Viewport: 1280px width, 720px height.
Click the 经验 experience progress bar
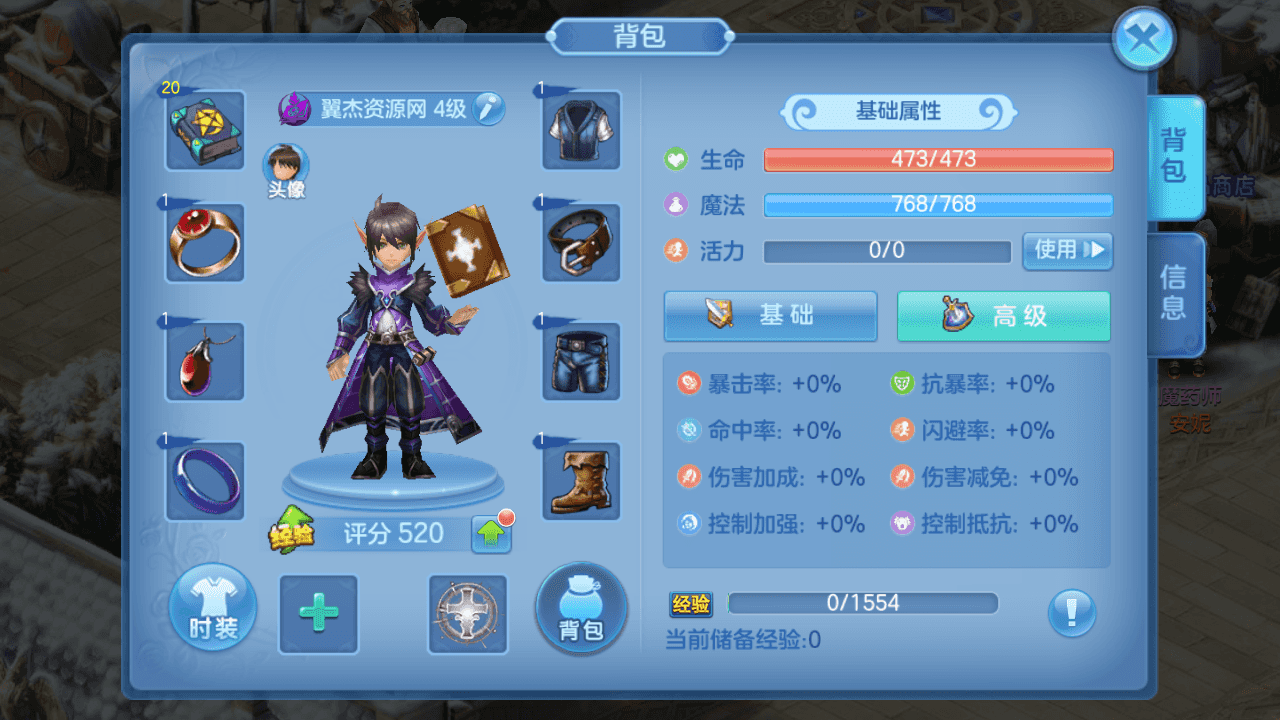click(x=862, y=603)
